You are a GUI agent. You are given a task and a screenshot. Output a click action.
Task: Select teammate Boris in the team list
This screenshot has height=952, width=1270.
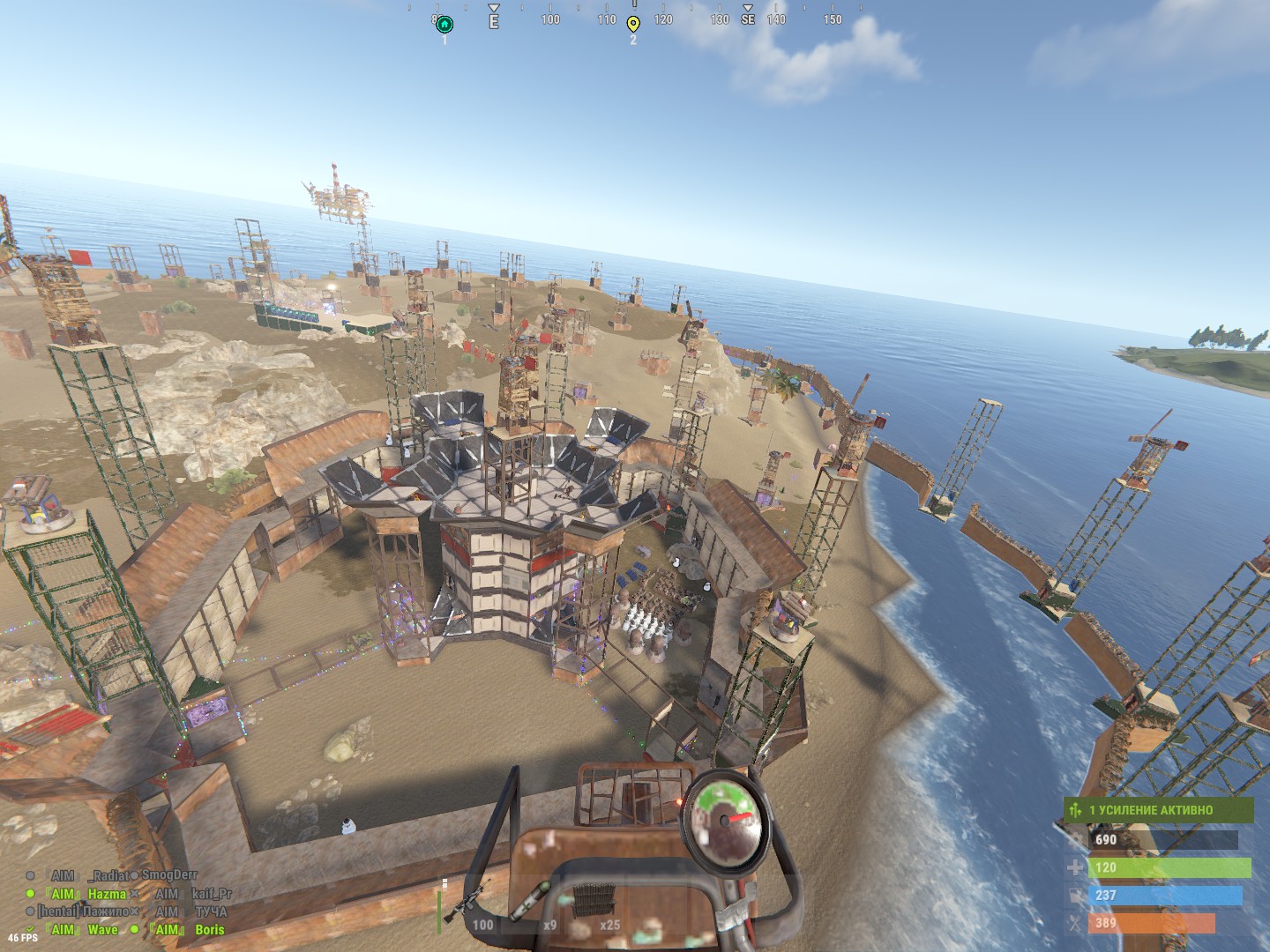click(209, 929)
